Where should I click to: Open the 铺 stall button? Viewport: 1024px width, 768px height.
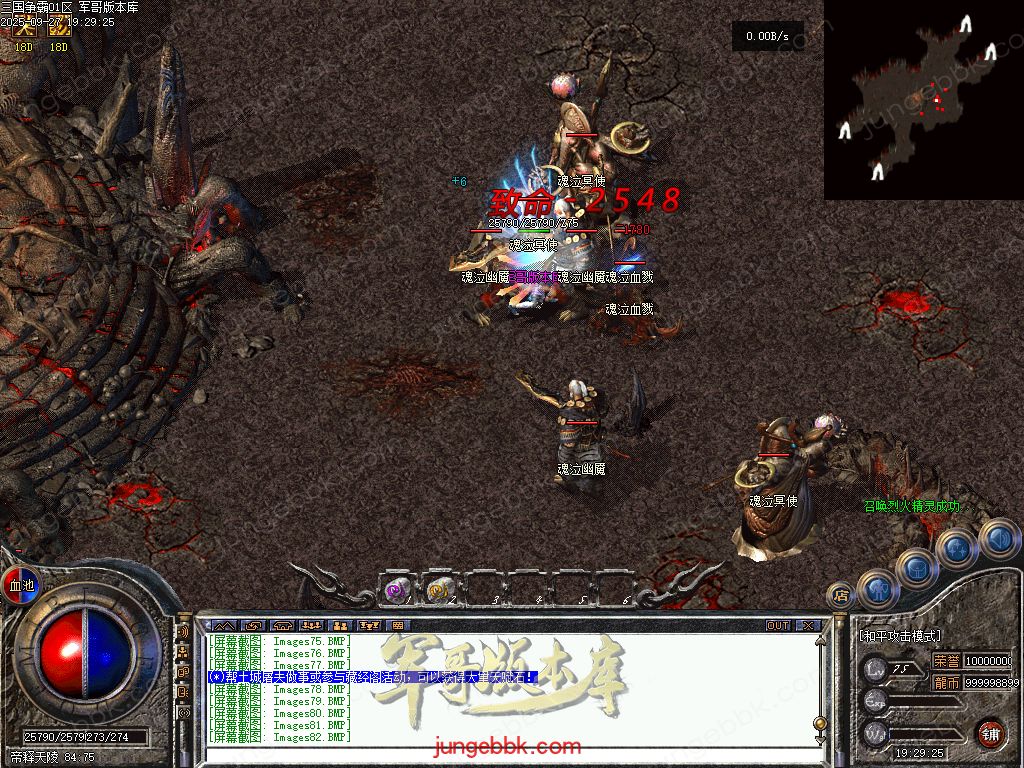[990, 732]
